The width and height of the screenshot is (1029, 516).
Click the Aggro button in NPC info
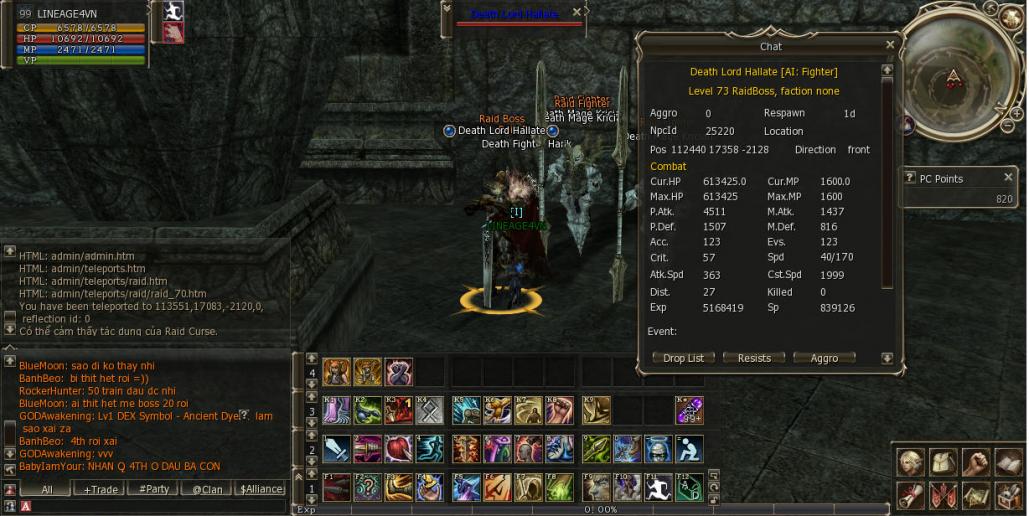824,358
